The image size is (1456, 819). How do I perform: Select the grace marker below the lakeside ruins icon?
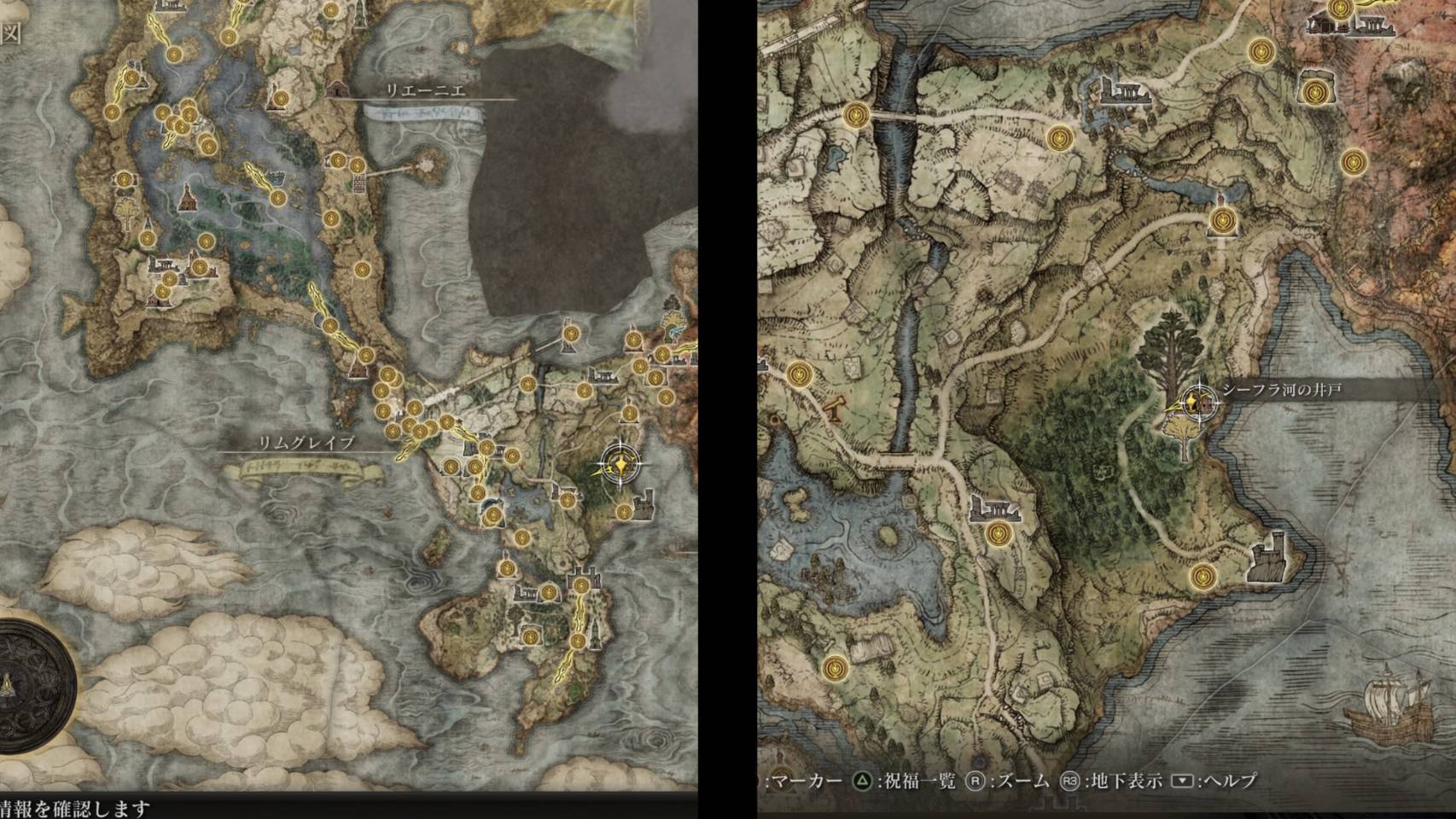point(998,534)
